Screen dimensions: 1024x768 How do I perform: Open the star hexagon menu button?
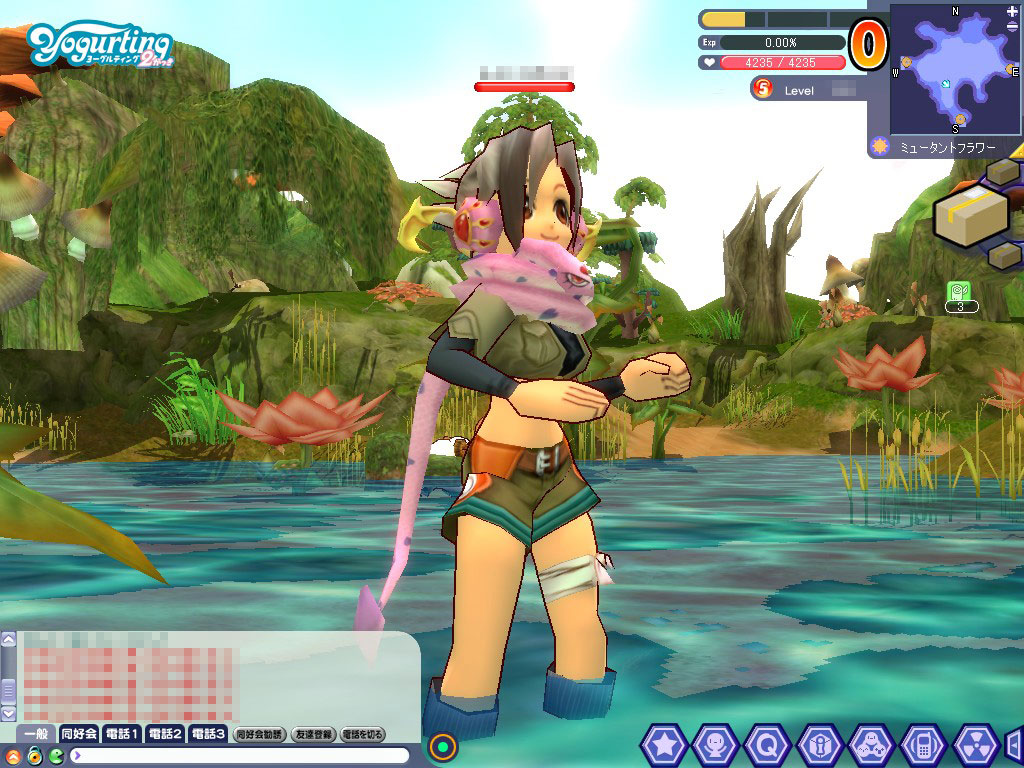click(x=662, y=745)
